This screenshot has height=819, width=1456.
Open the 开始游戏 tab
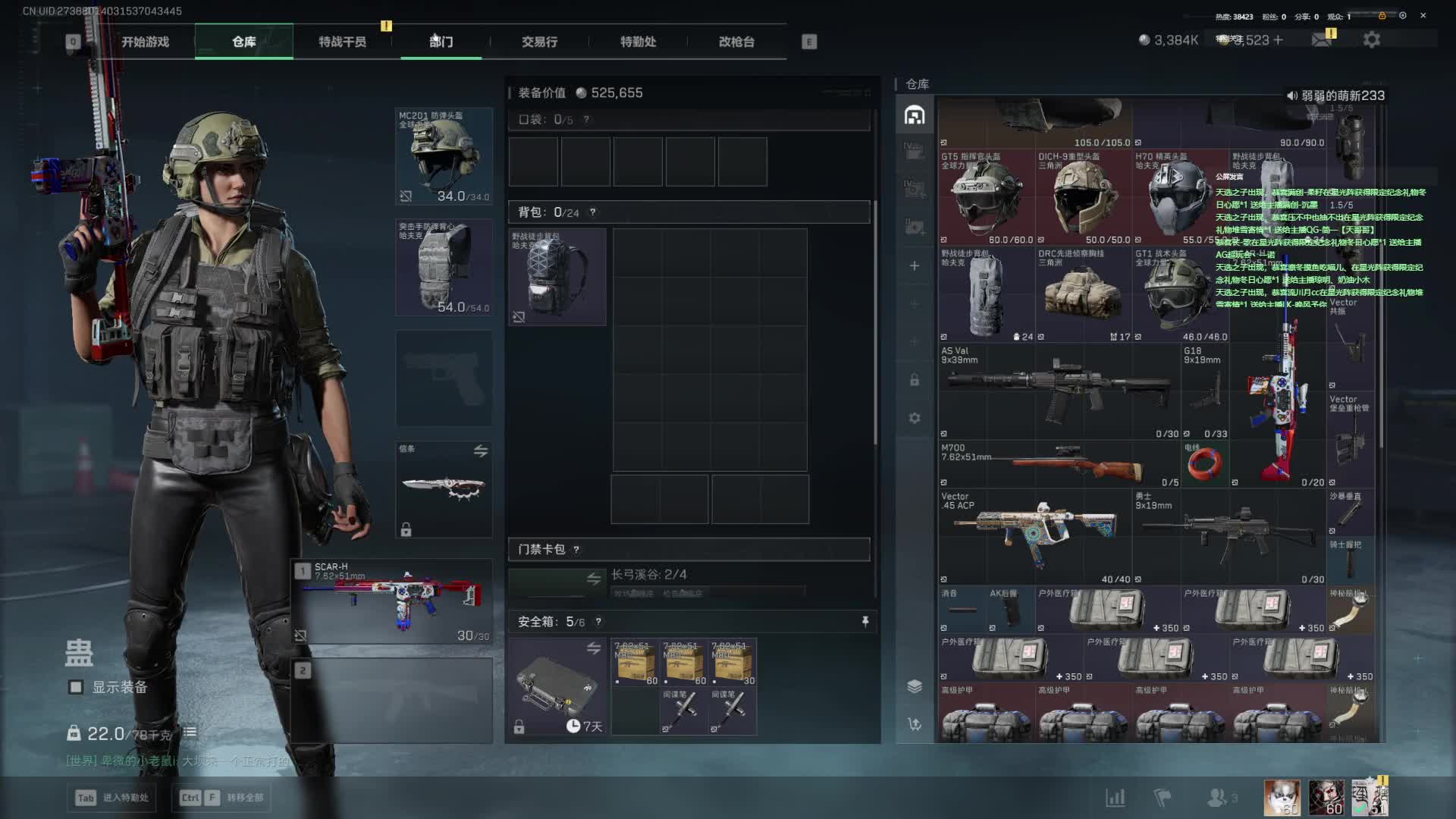point(145,42)
